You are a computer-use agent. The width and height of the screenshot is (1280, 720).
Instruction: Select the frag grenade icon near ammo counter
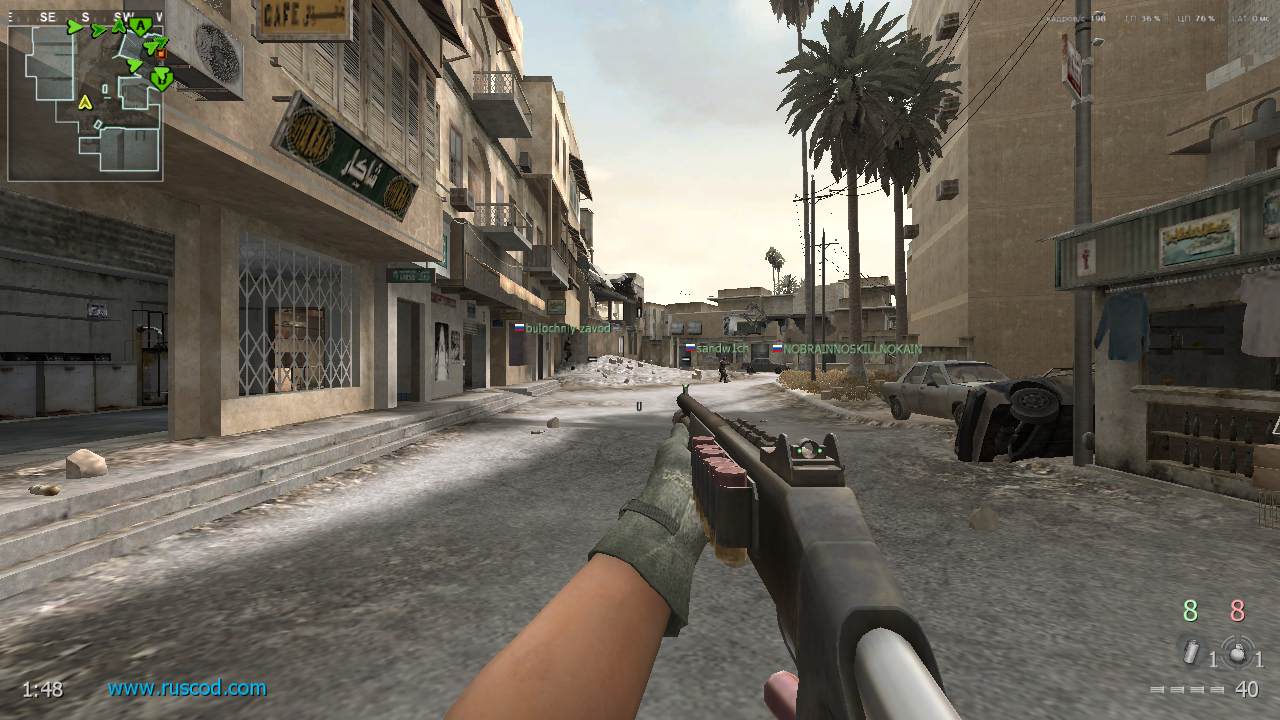click(x=1238, y=652)
